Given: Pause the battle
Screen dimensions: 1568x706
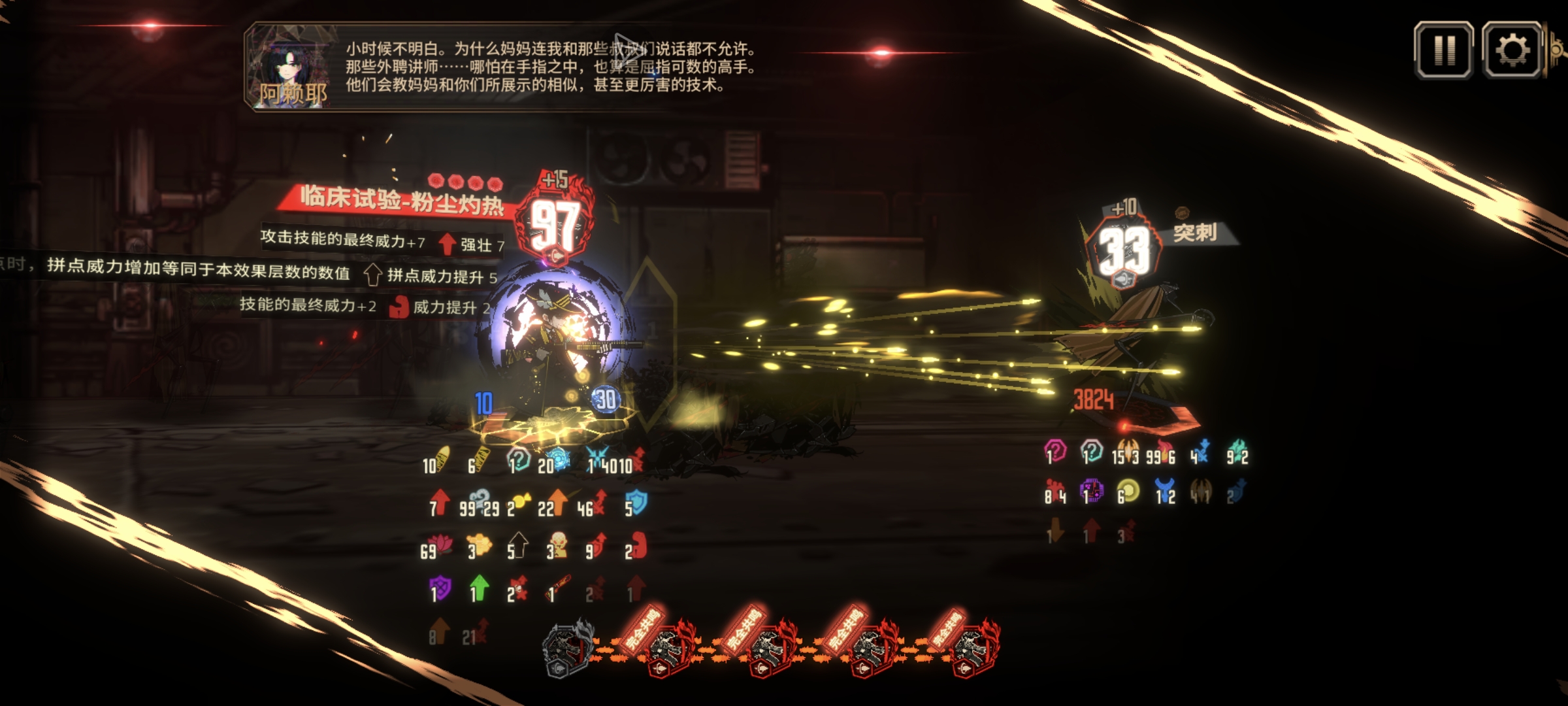Looking at the screenshot, I should click(x=1444, y=50).
